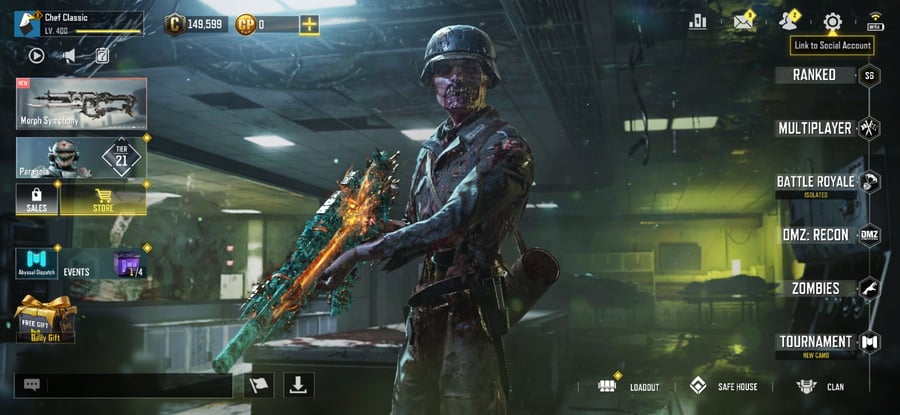Open the Abyssal Dispatch event
The image size is (900, 415).
(36, 263)
